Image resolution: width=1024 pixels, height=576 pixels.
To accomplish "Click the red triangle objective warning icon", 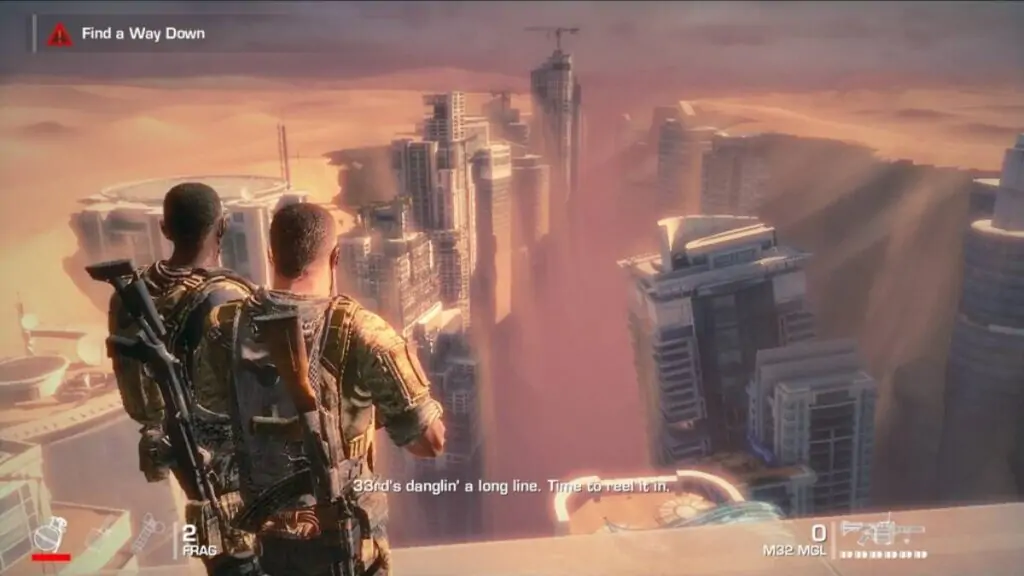I will (x=60, y=34).
